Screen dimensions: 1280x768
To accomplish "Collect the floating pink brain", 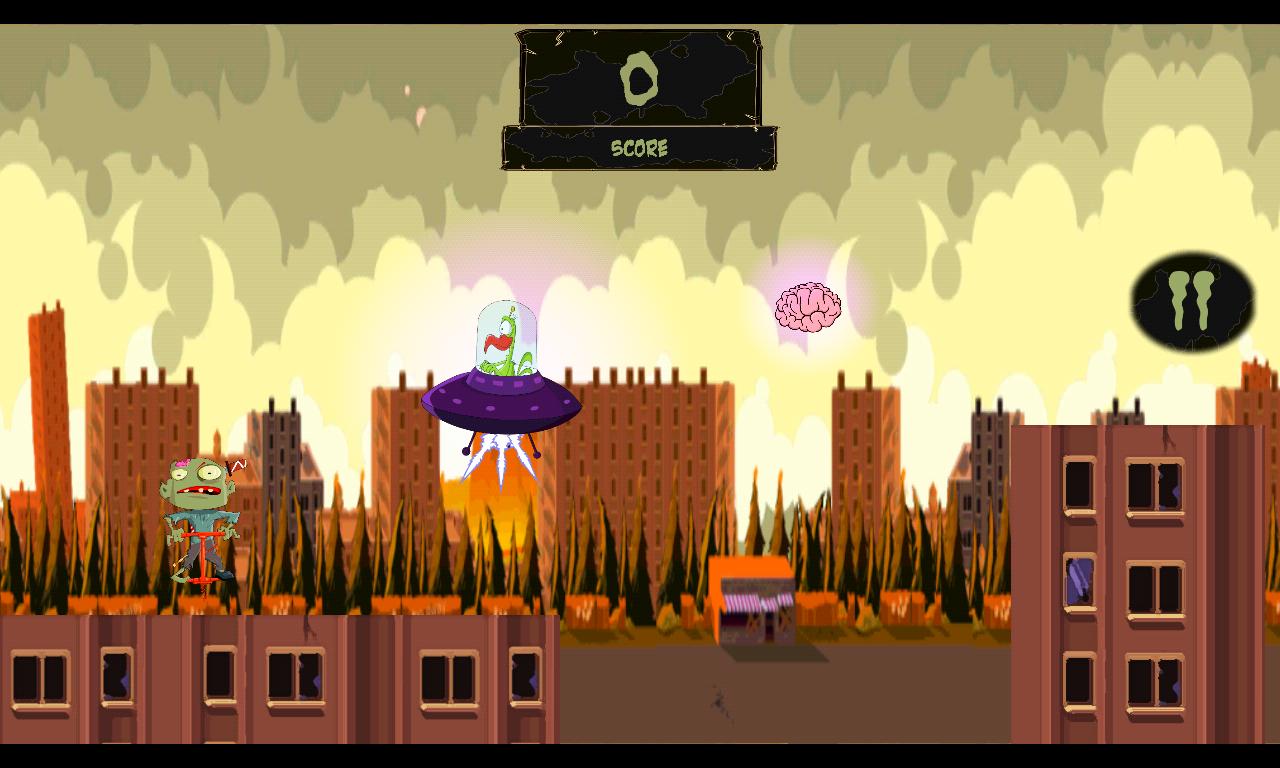I will coord(808,305).
